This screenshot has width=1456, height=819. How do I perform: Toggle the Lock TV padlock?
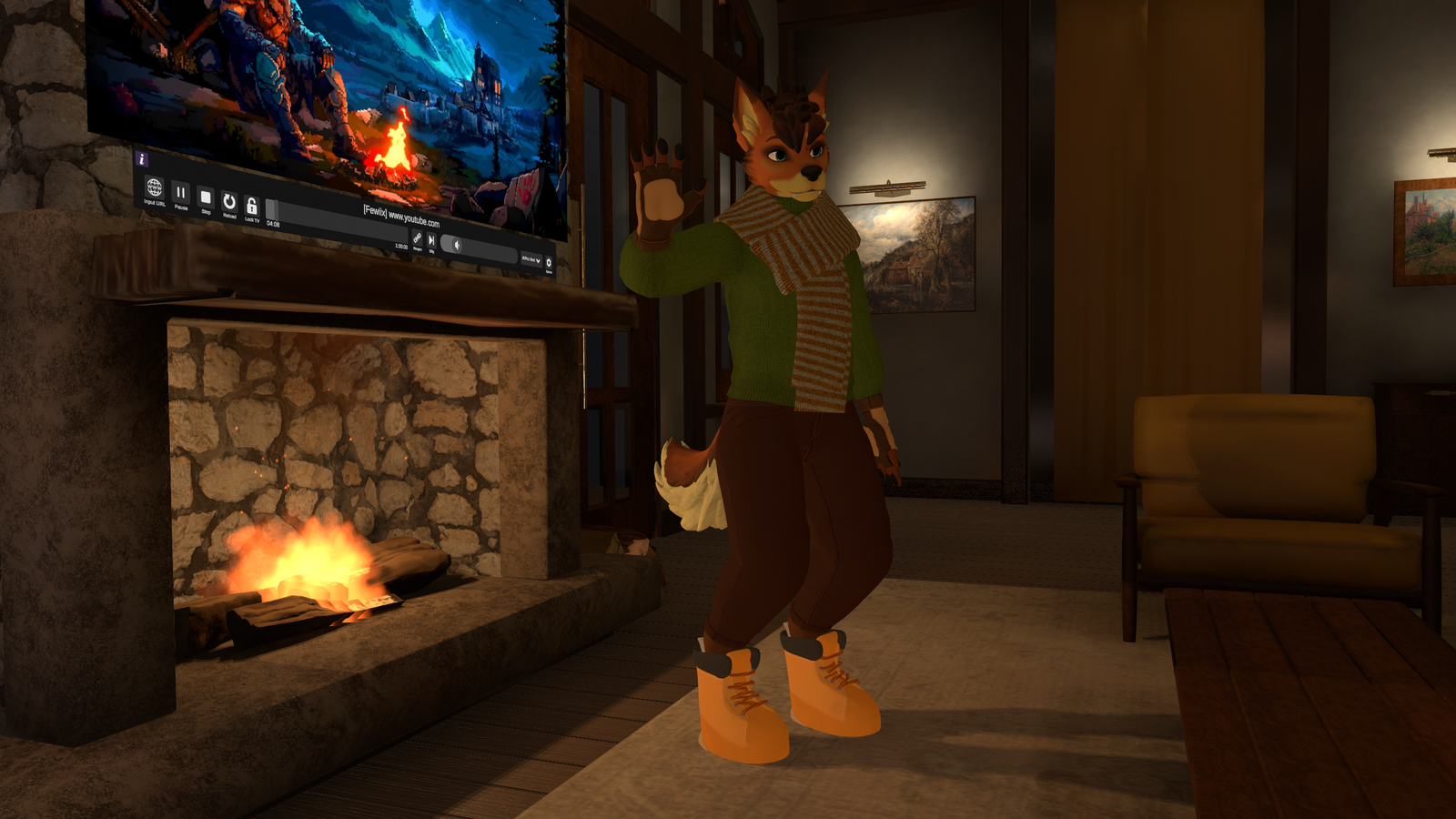pyautogui.click(x=252, y=206)
